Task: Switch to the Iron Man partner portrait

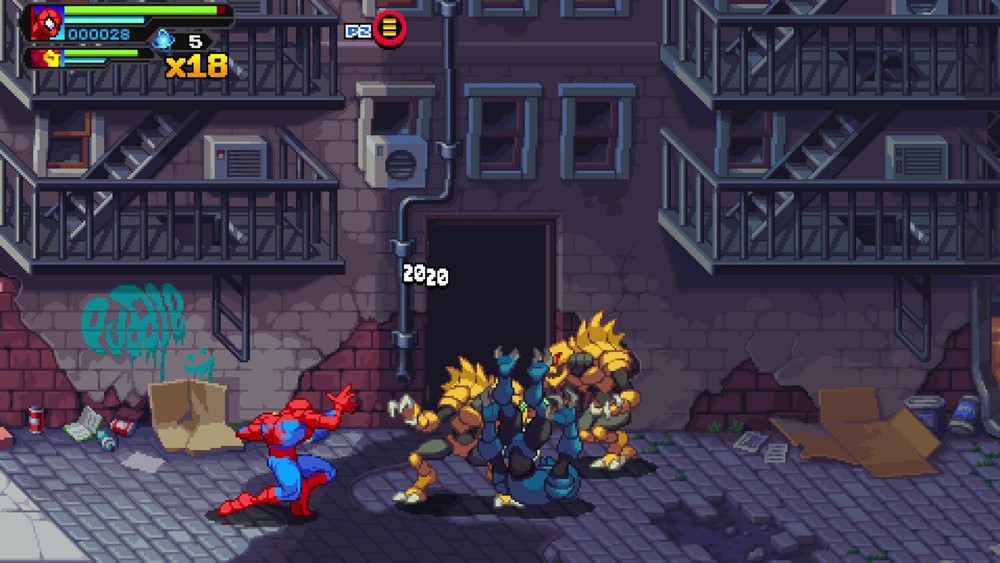Action: point(48,58)
